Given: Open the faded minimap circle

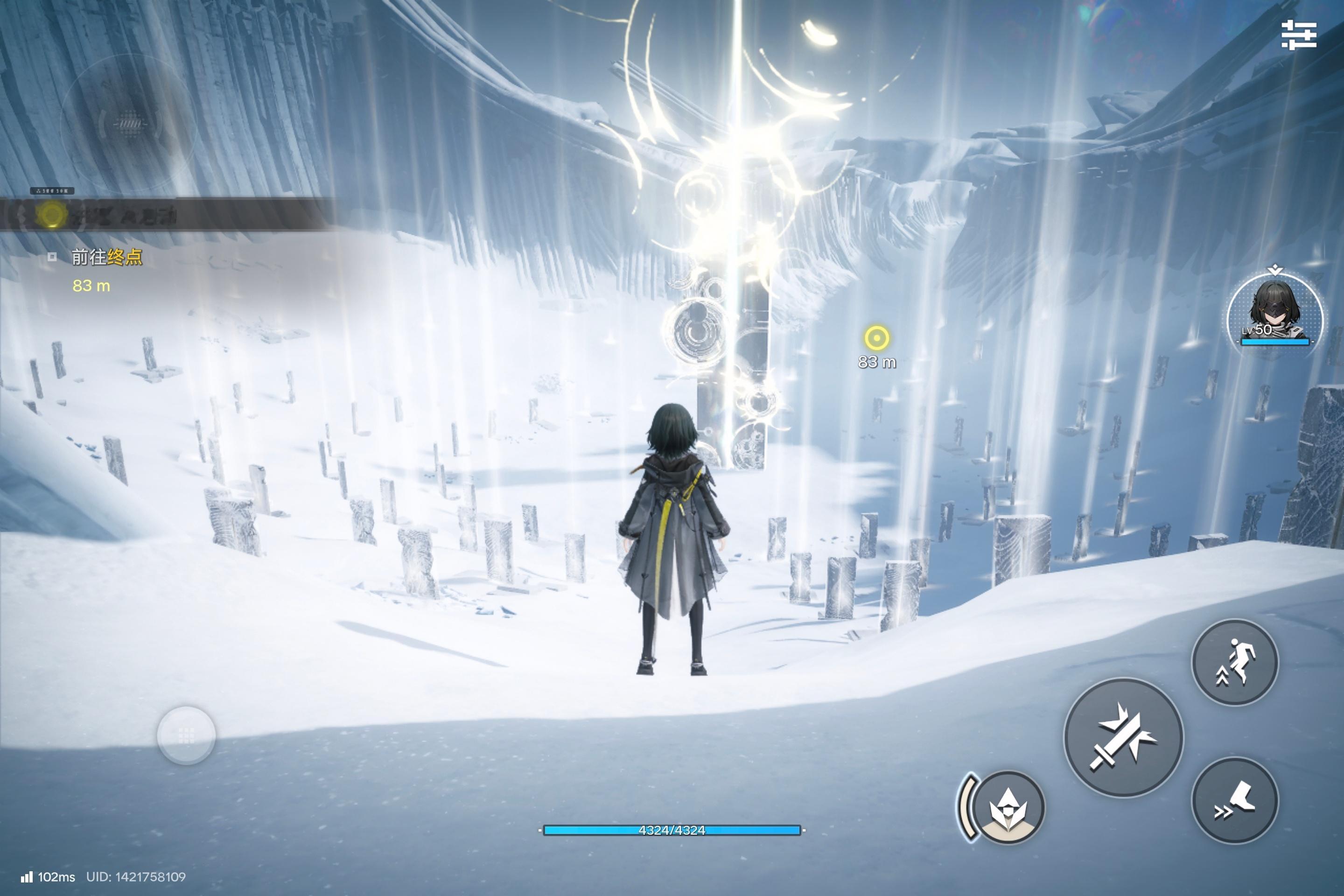Looking at the screenshot, I should (129, 123).
